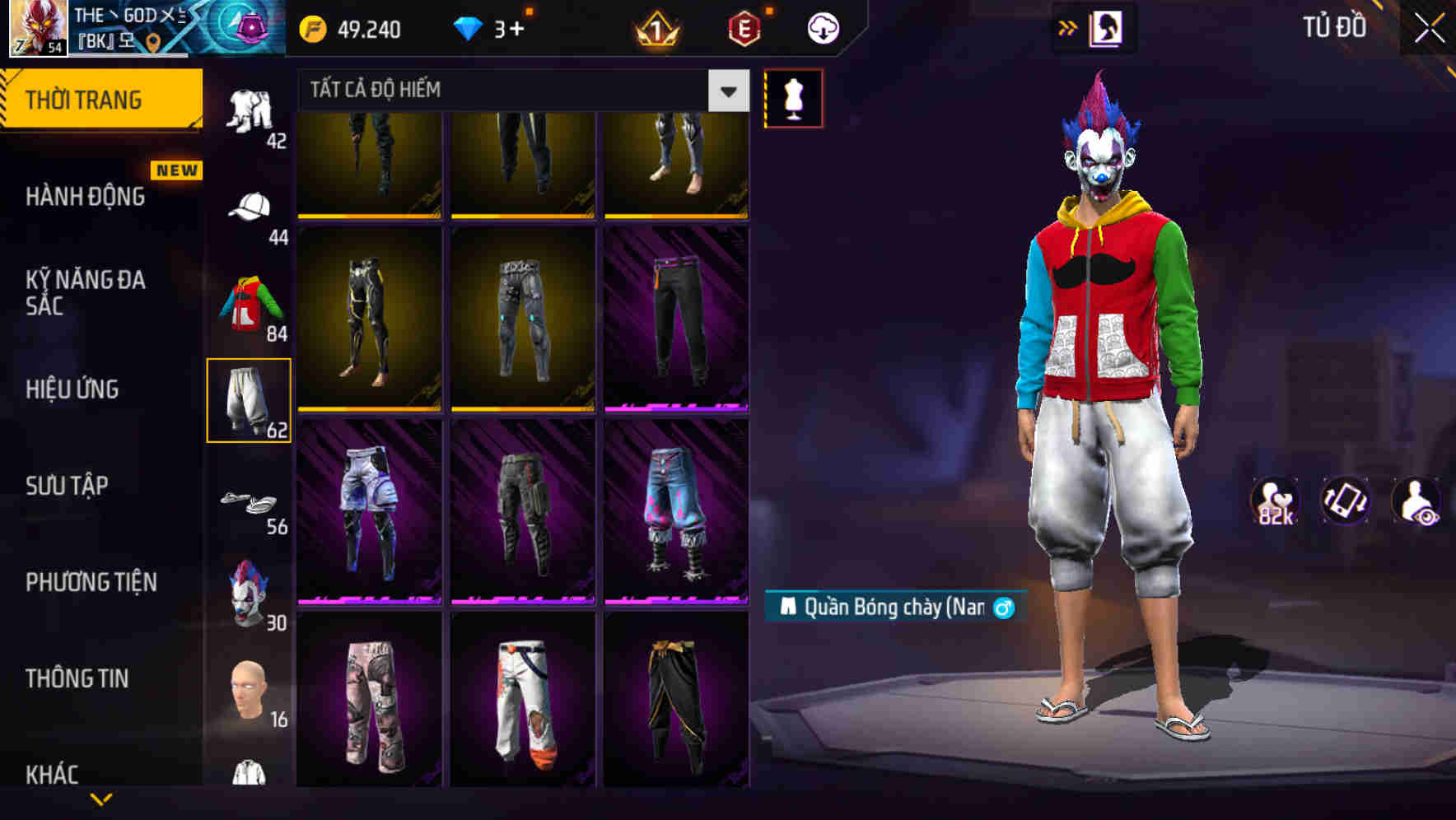Toggle the mannequin preview button

pyautogui.click(x=793, y=97)
